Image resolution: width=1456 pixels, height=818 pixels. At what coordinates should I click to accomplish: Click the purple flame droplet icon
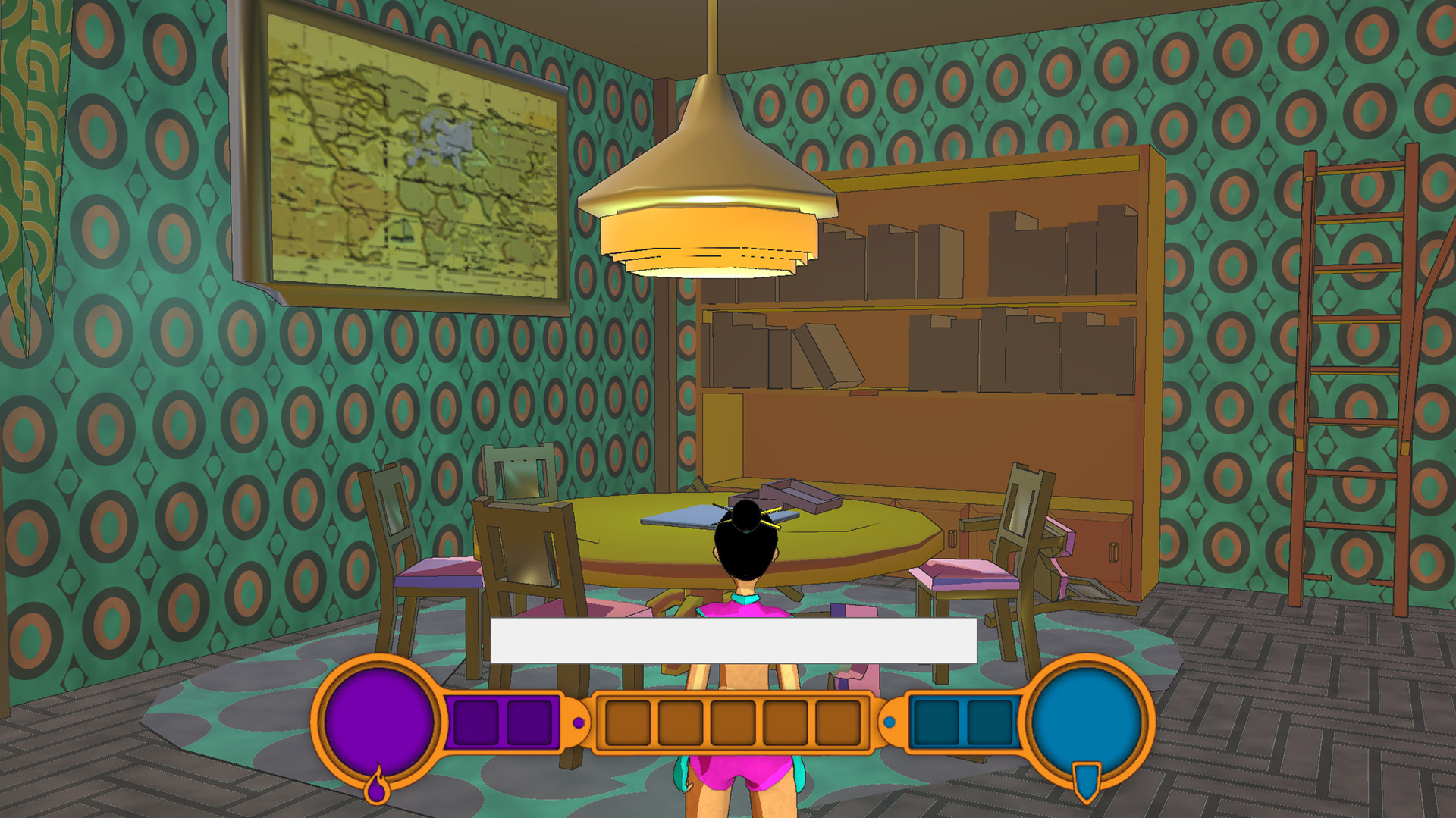point(378,790)
